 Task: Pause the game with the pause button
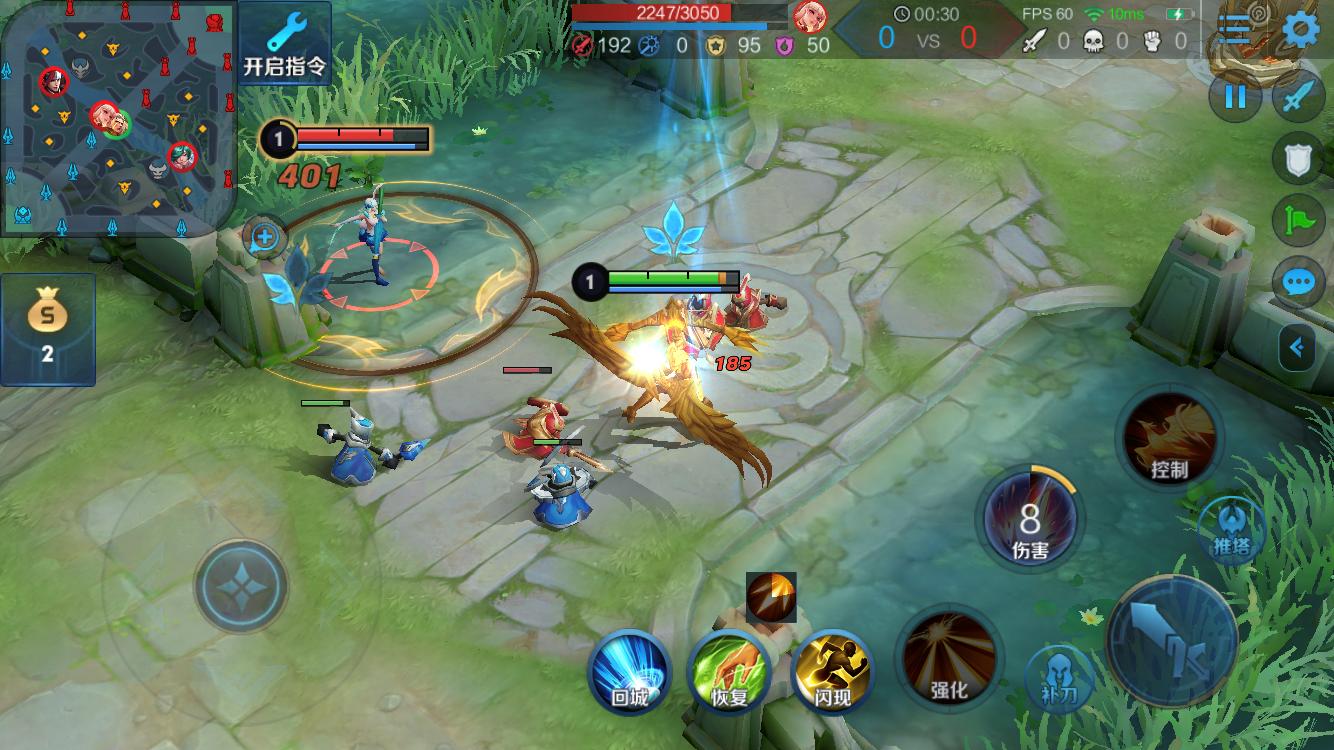(1236, 97)
